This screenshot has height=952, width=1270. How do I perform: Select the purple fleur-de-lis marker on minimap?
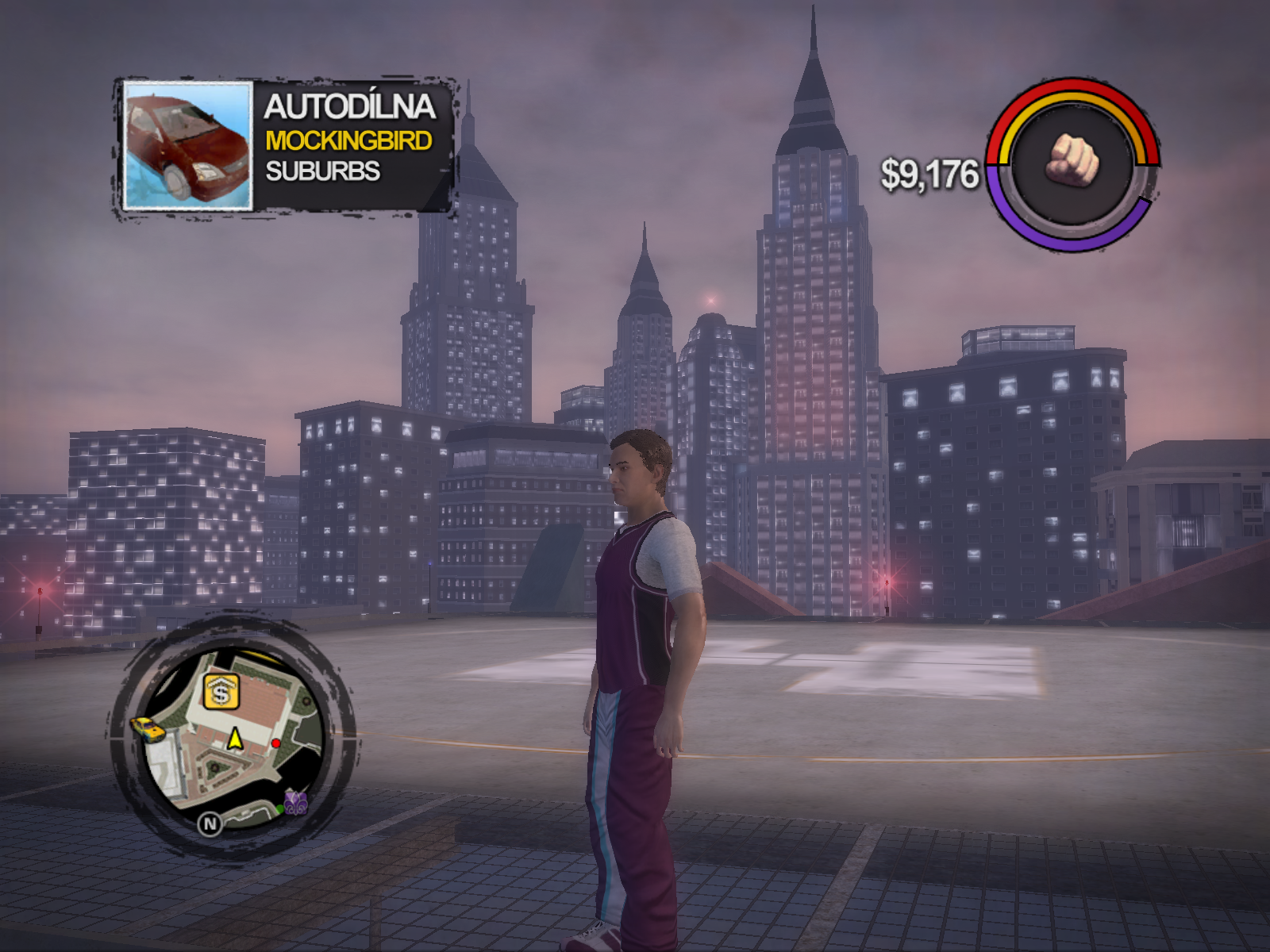tap(296, 803)
